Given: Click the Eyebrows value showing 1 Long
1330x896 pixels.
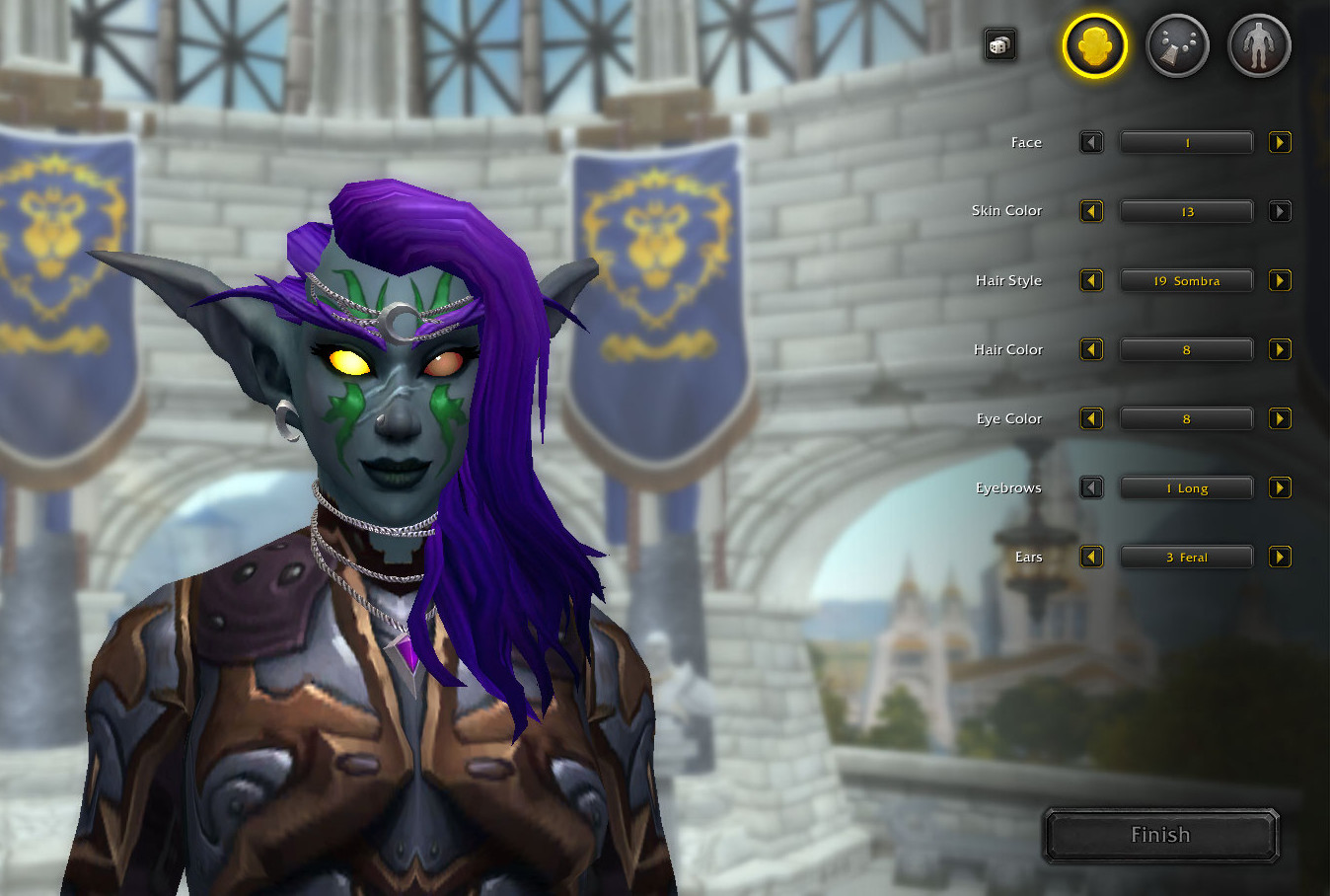Looking at the screenshot, I should [x=1186, y=487].
